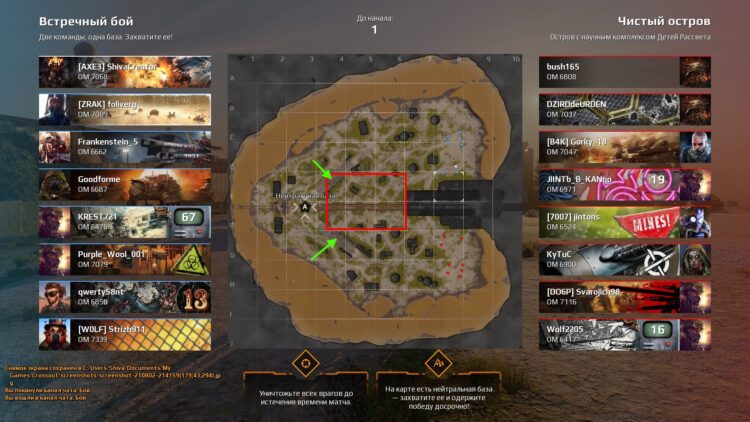Select Purple_Wool_001 player banner
Screen dimensions: 750x422
tap(125, 259)
